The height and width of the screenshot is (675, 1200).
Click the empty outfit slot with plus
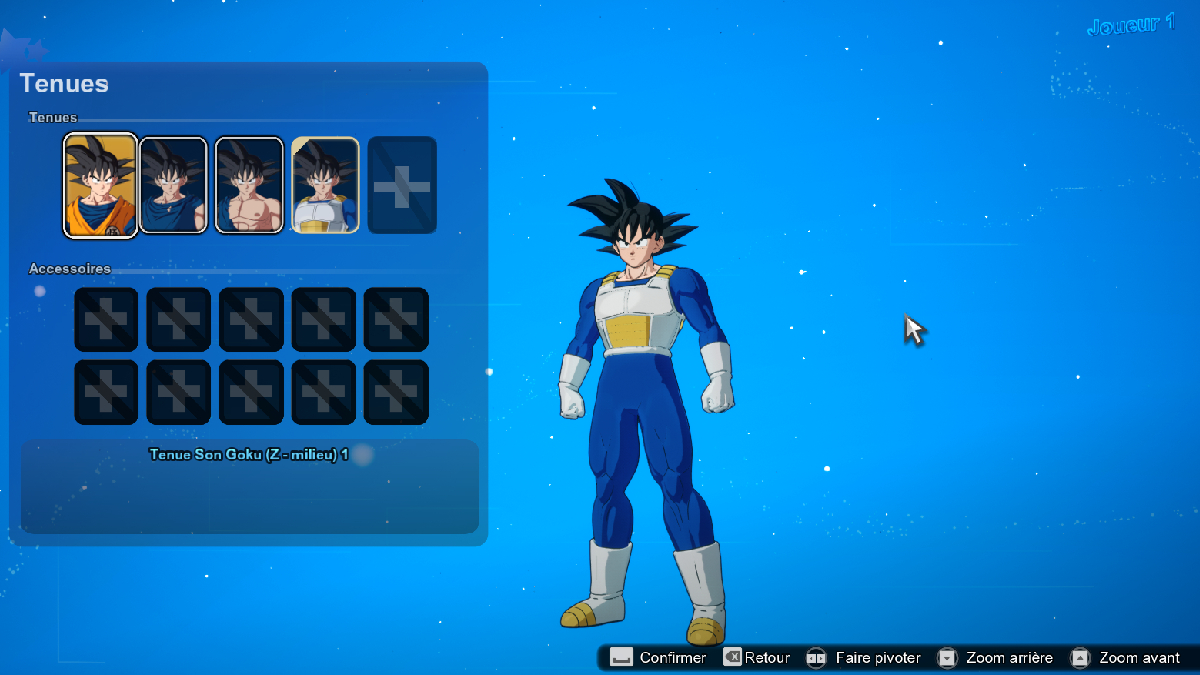tap(402, 185)
